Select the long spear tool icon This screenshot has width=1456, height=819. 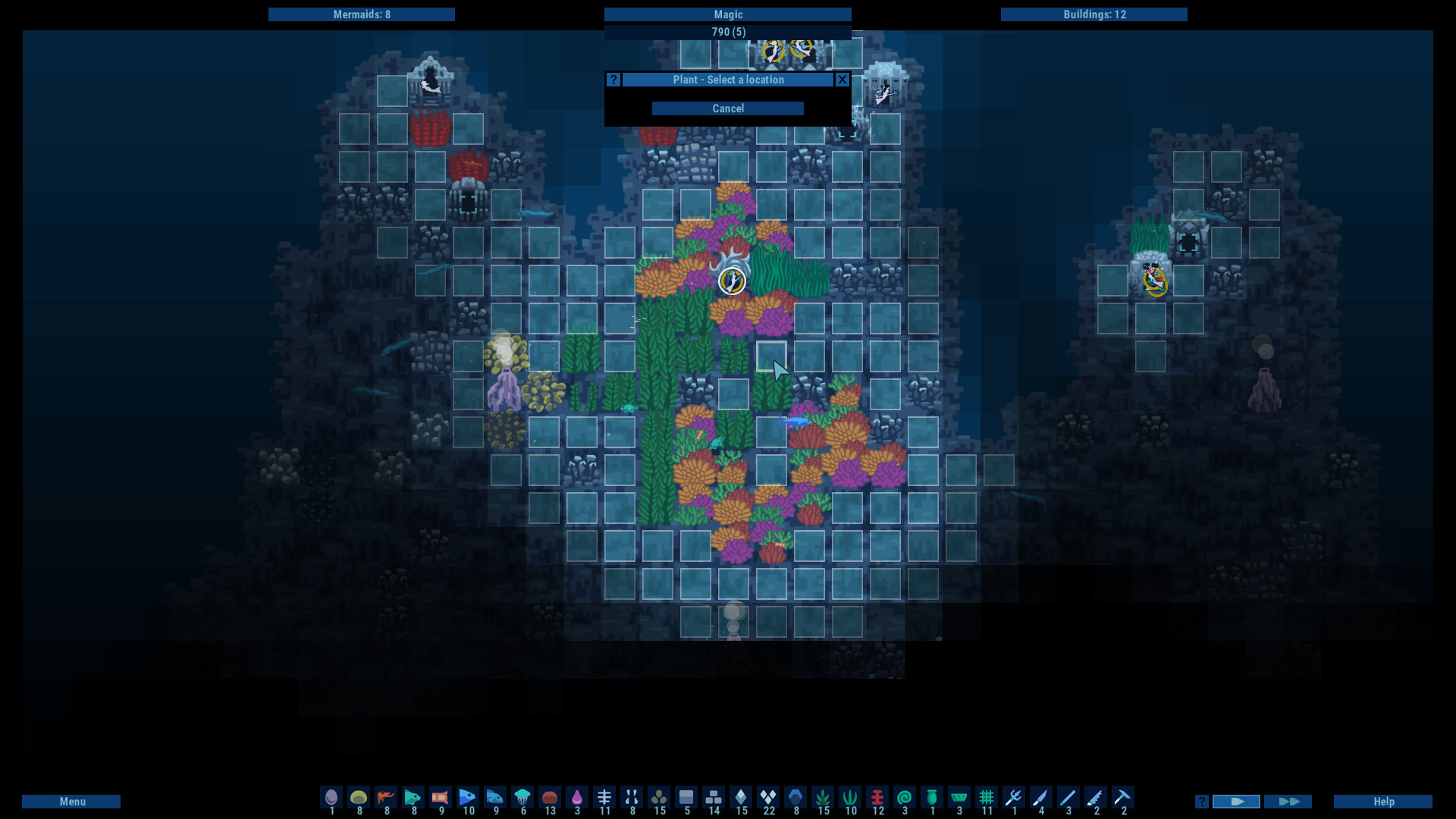tap(1068, 799)
